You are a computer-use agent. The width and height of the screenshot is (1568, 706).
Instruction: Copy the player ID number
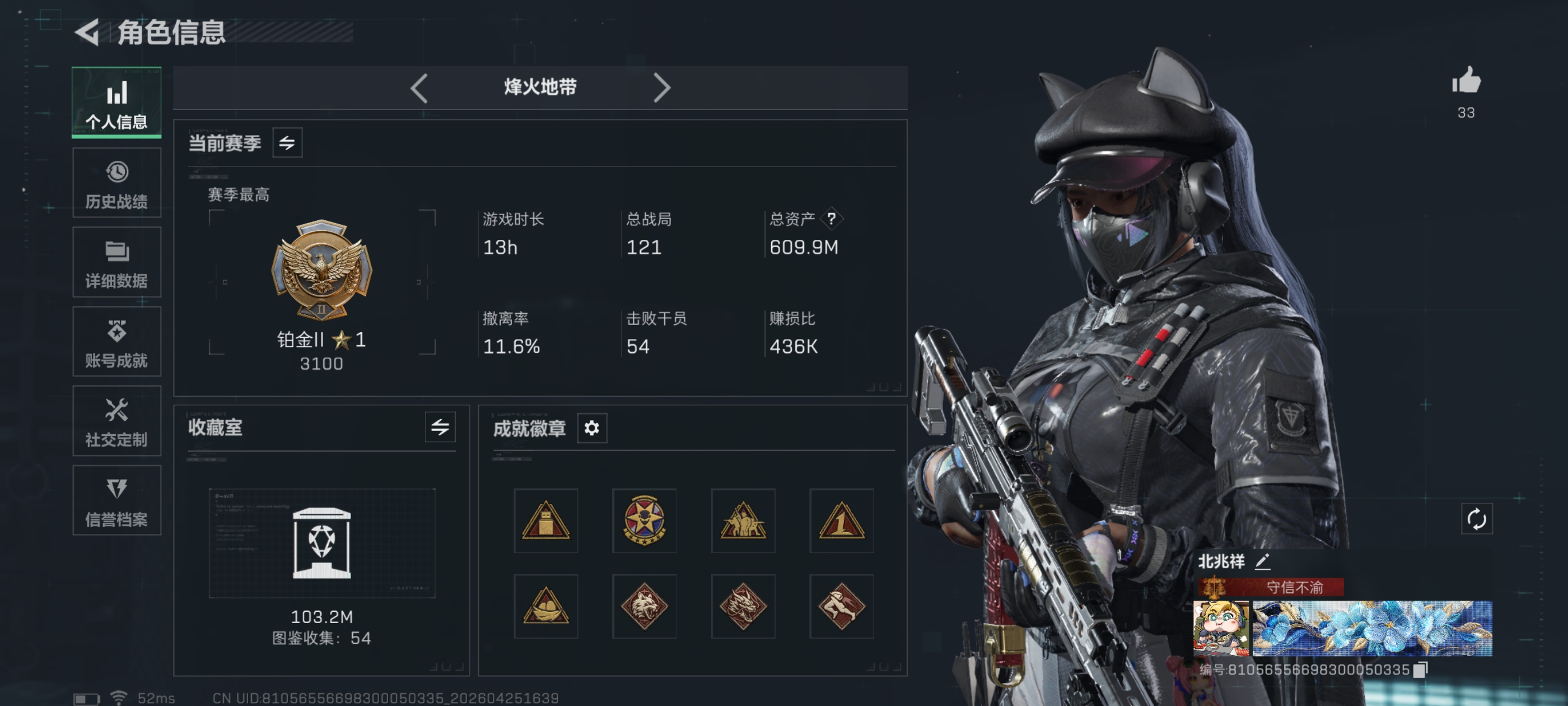click(1420, 670)
